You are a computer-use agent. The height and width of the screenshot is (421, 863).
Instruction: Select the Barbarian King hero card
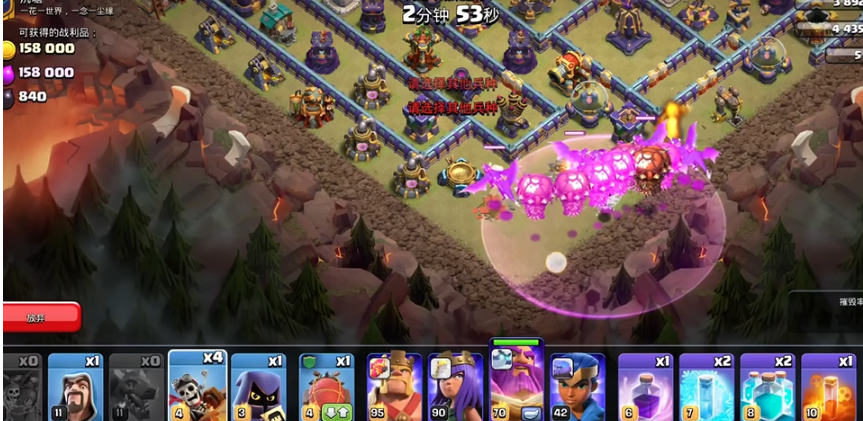click(x=394, y=387)
